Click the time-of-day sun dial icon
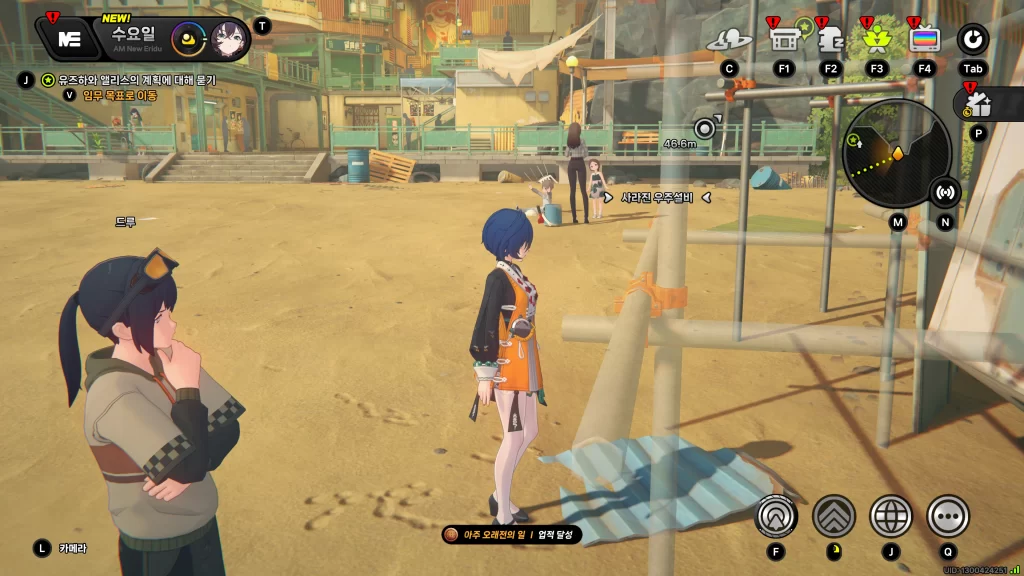Screen dimensions: 1024x576 point(187,39)
